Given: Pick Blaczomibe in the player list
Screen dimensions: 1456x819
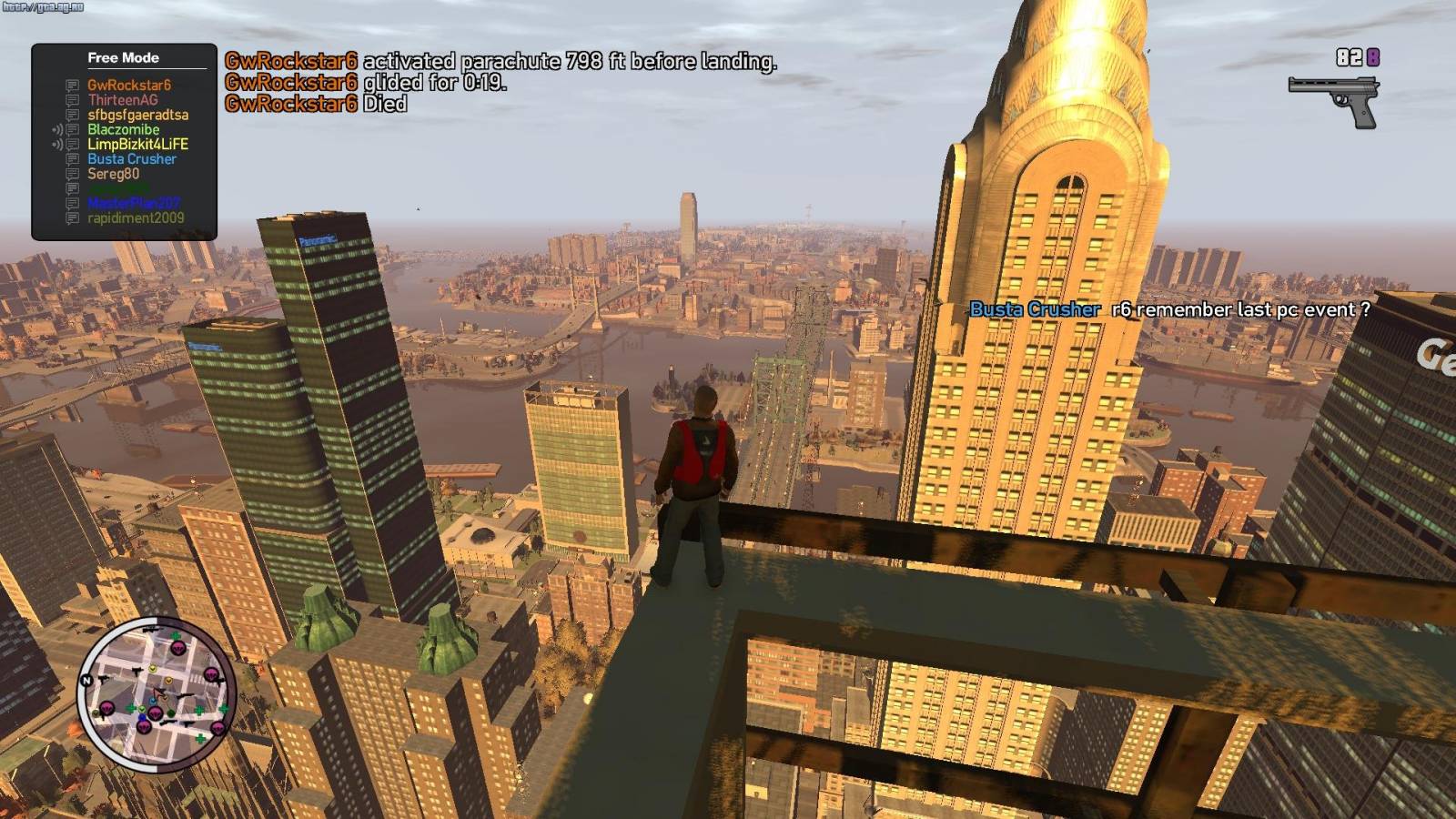Looking at the screenshot, I should click(123, 129).
